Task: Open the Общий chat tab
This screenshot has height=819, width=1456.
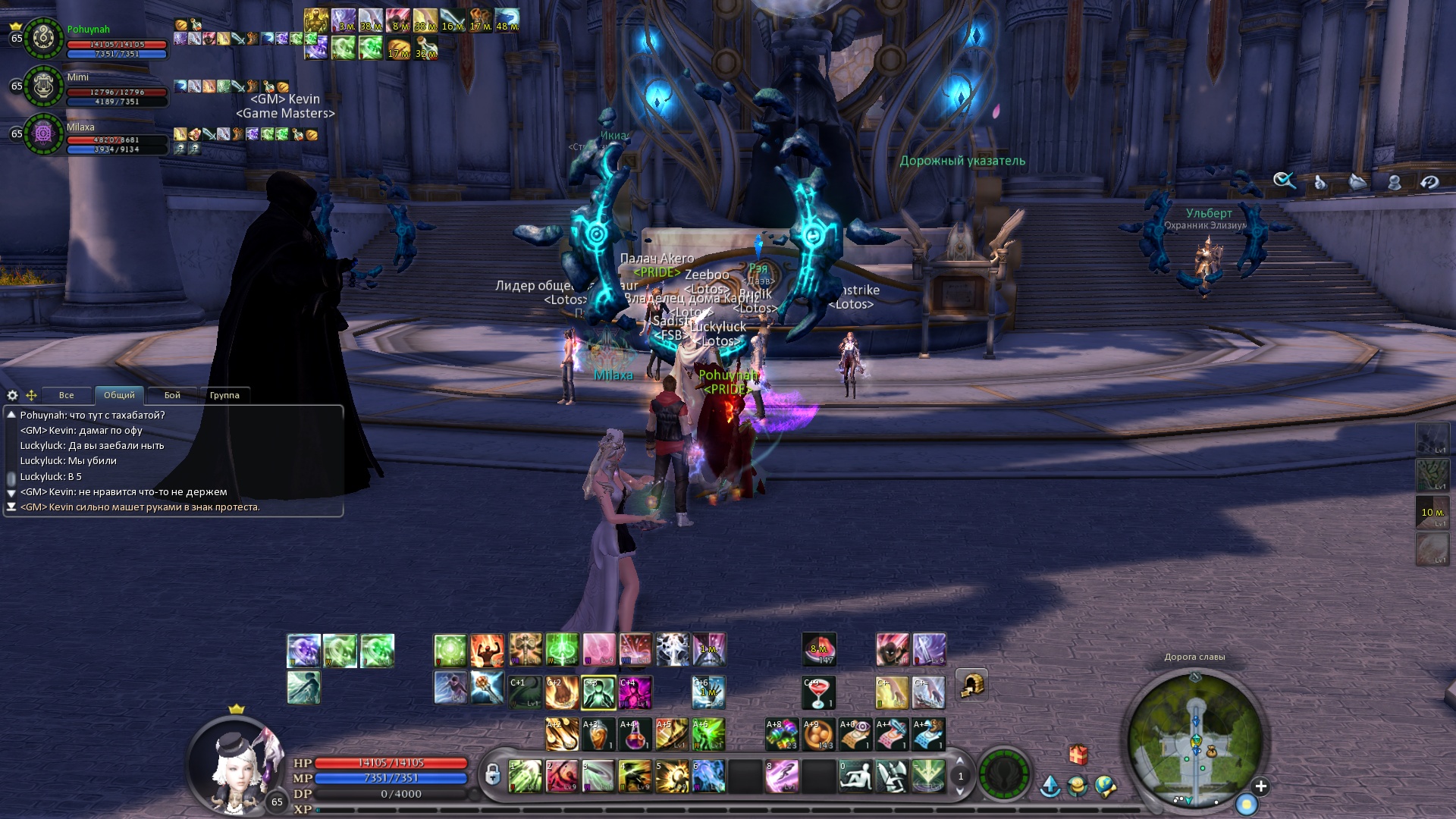Action: (119, 395)
